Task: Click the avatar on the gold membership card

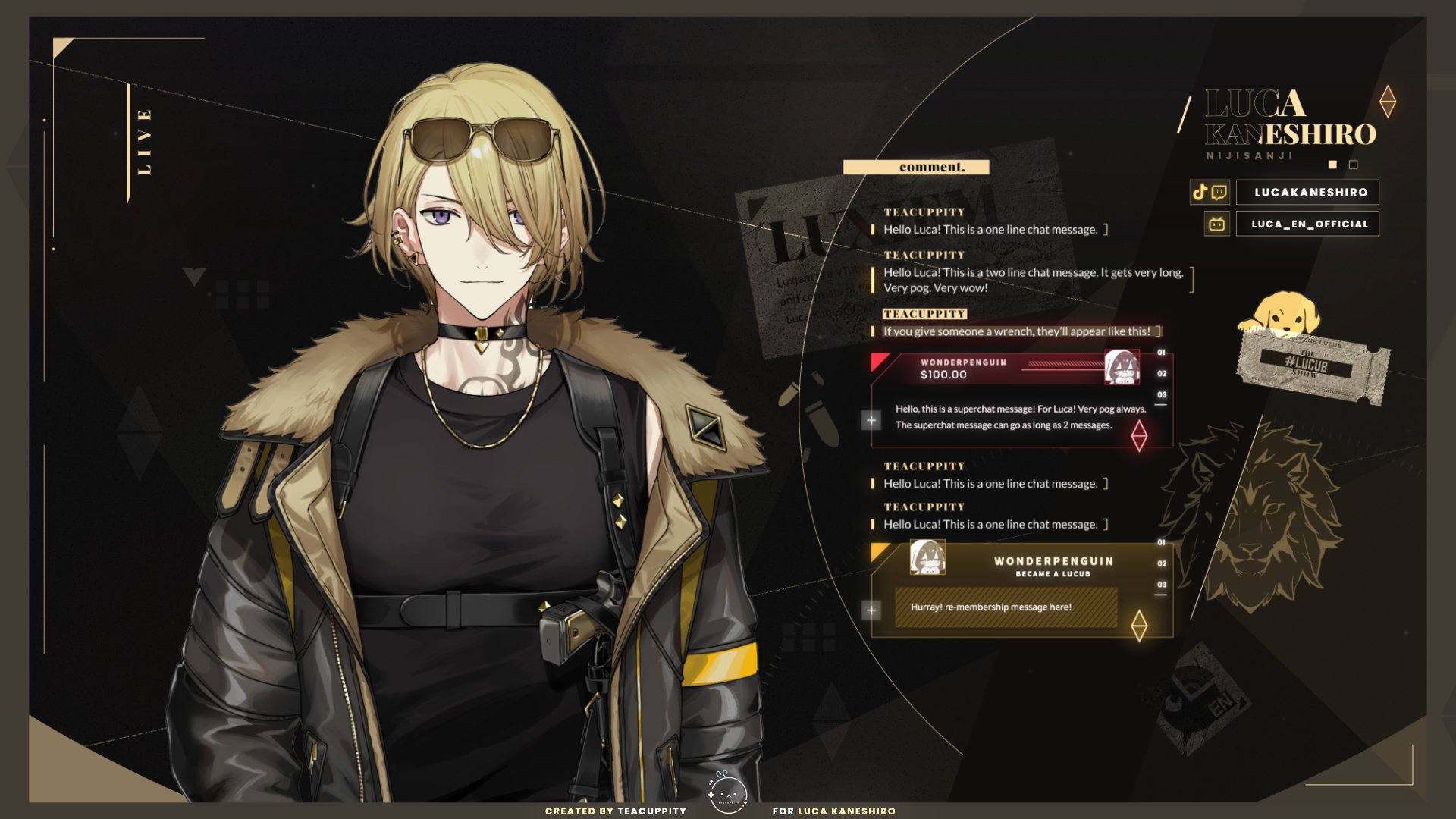Action: point(927,557)
